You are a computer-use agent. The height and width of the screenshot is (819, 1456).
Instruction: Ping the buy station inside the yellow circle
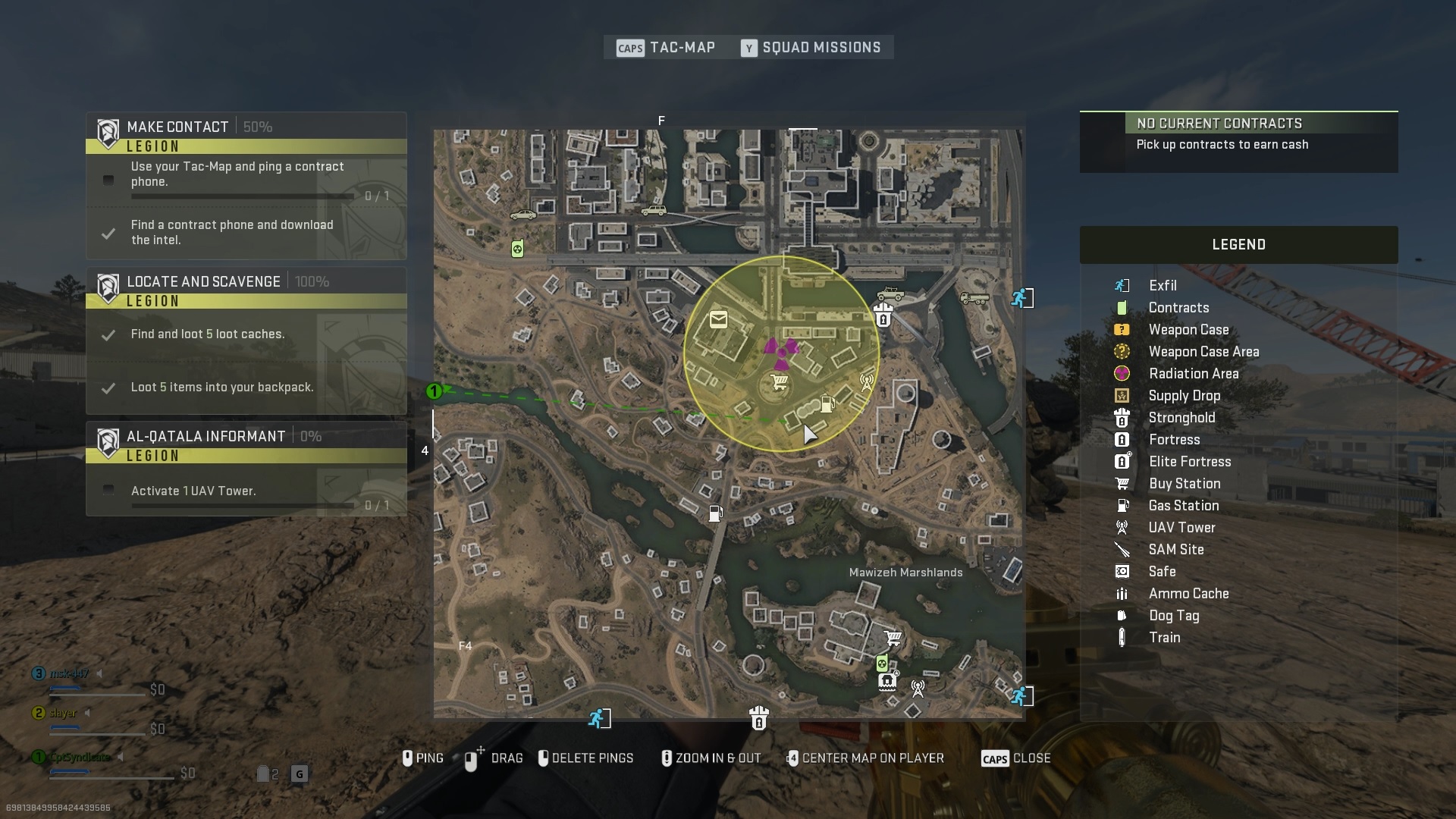tap(779, 382)
